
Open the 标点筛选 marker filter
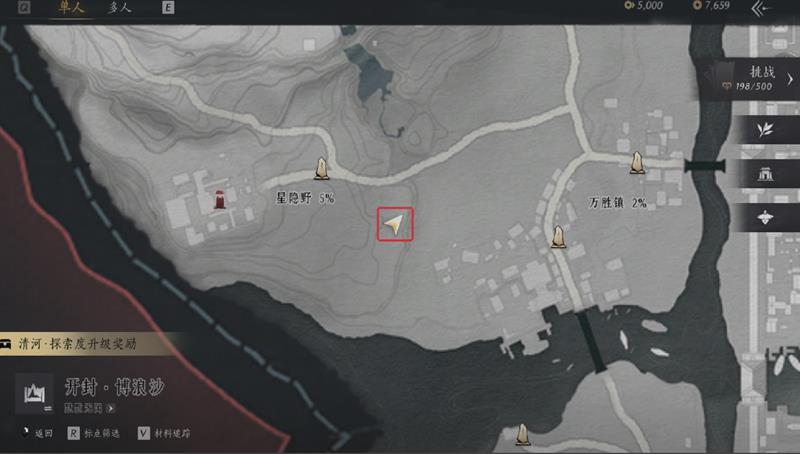coord(98,434)
